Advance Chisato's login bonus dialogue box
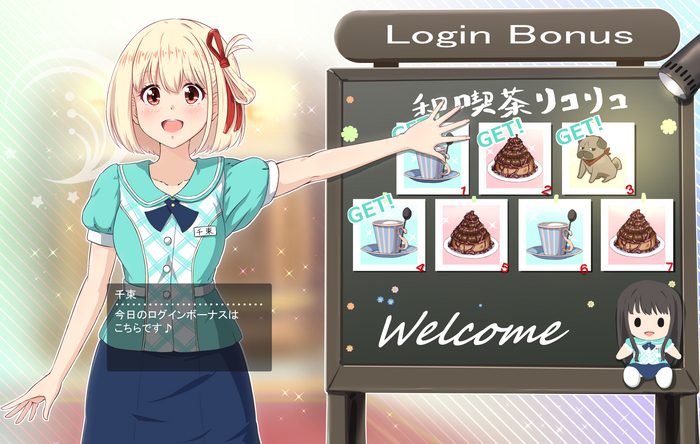The height and width of the screenshot is (444, 700). (189, 327)
